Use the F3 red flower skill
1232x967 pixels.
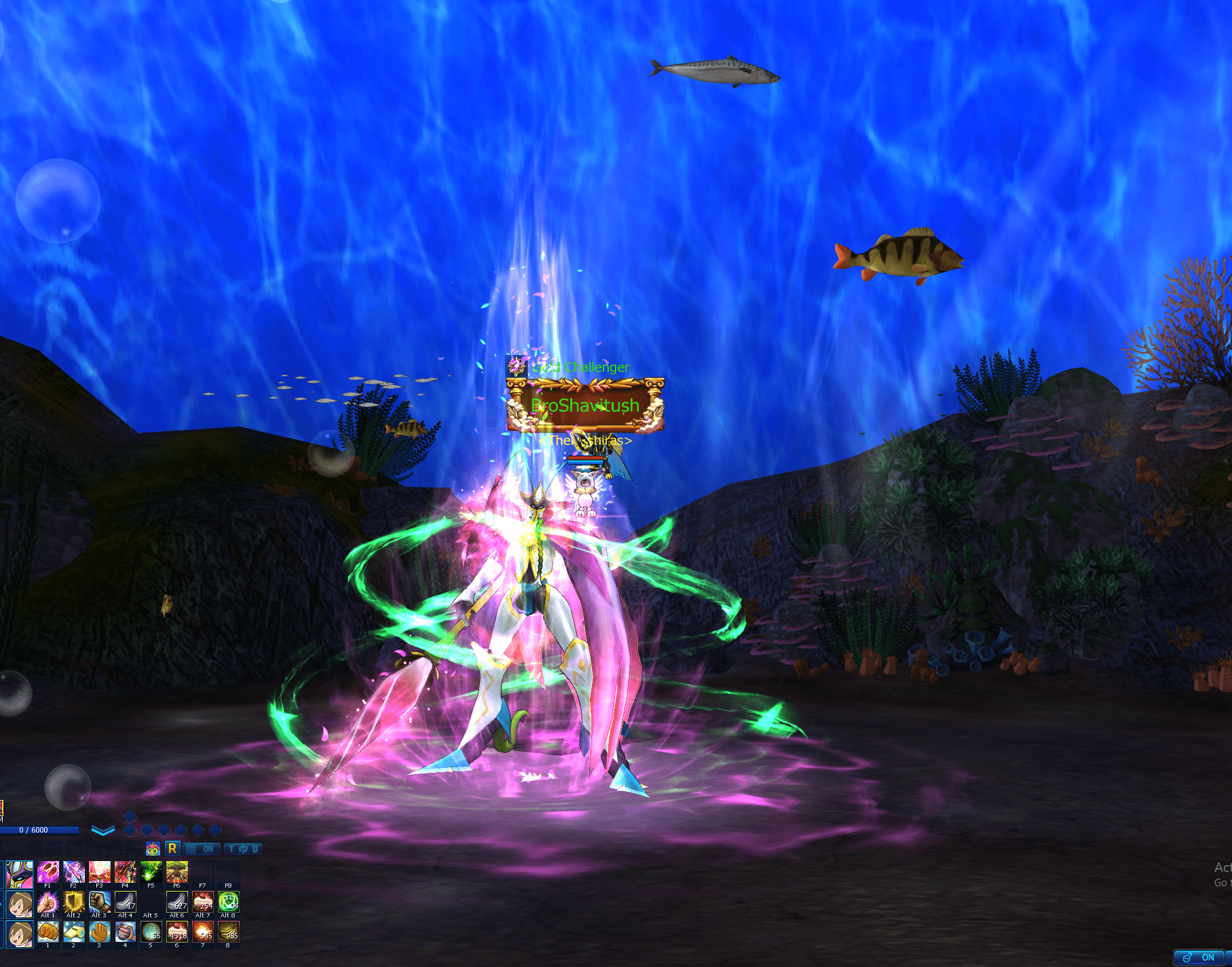click(99, 871)
